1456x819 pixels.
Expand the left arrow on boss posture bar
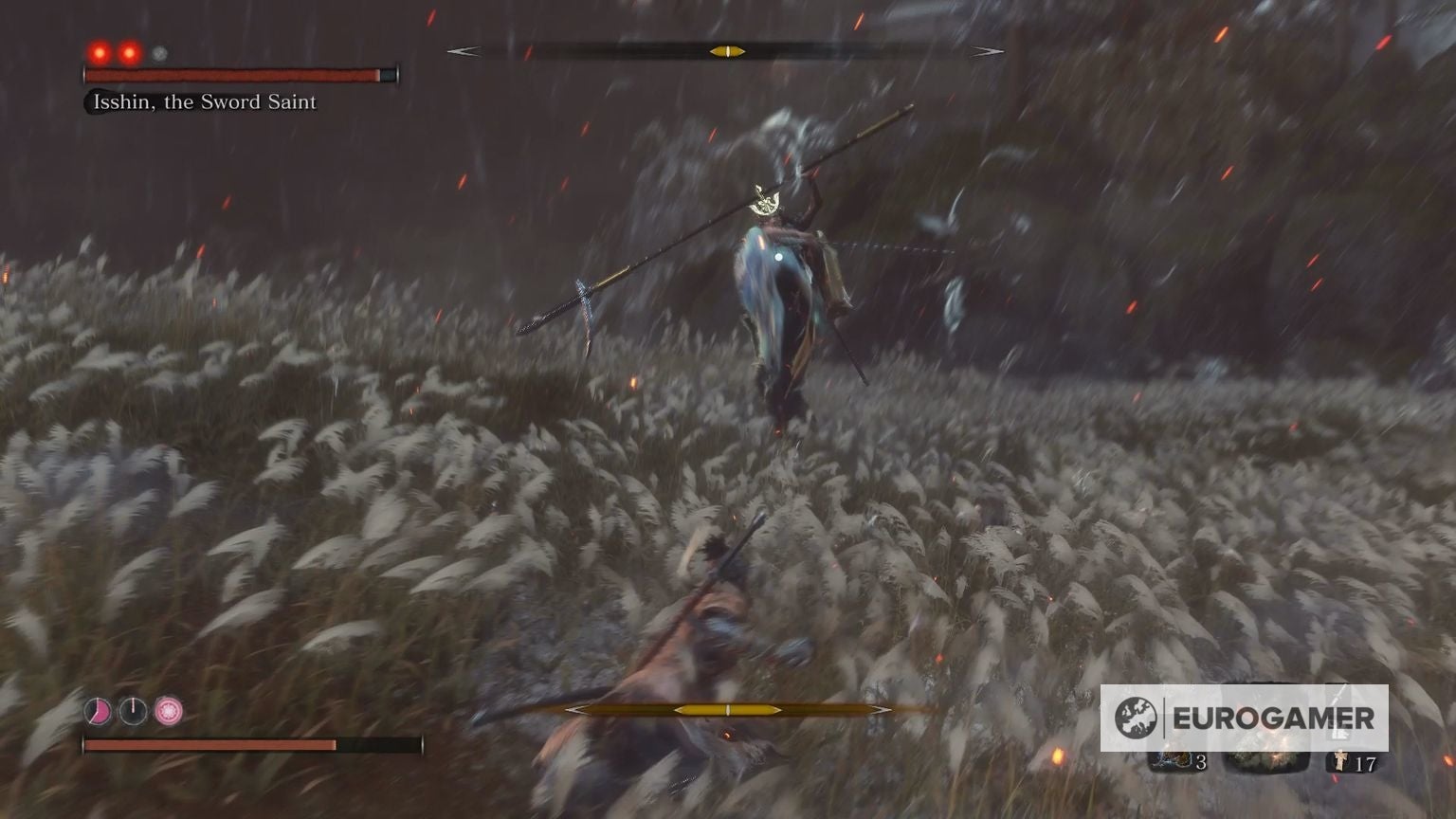click(x=462, y=52)
